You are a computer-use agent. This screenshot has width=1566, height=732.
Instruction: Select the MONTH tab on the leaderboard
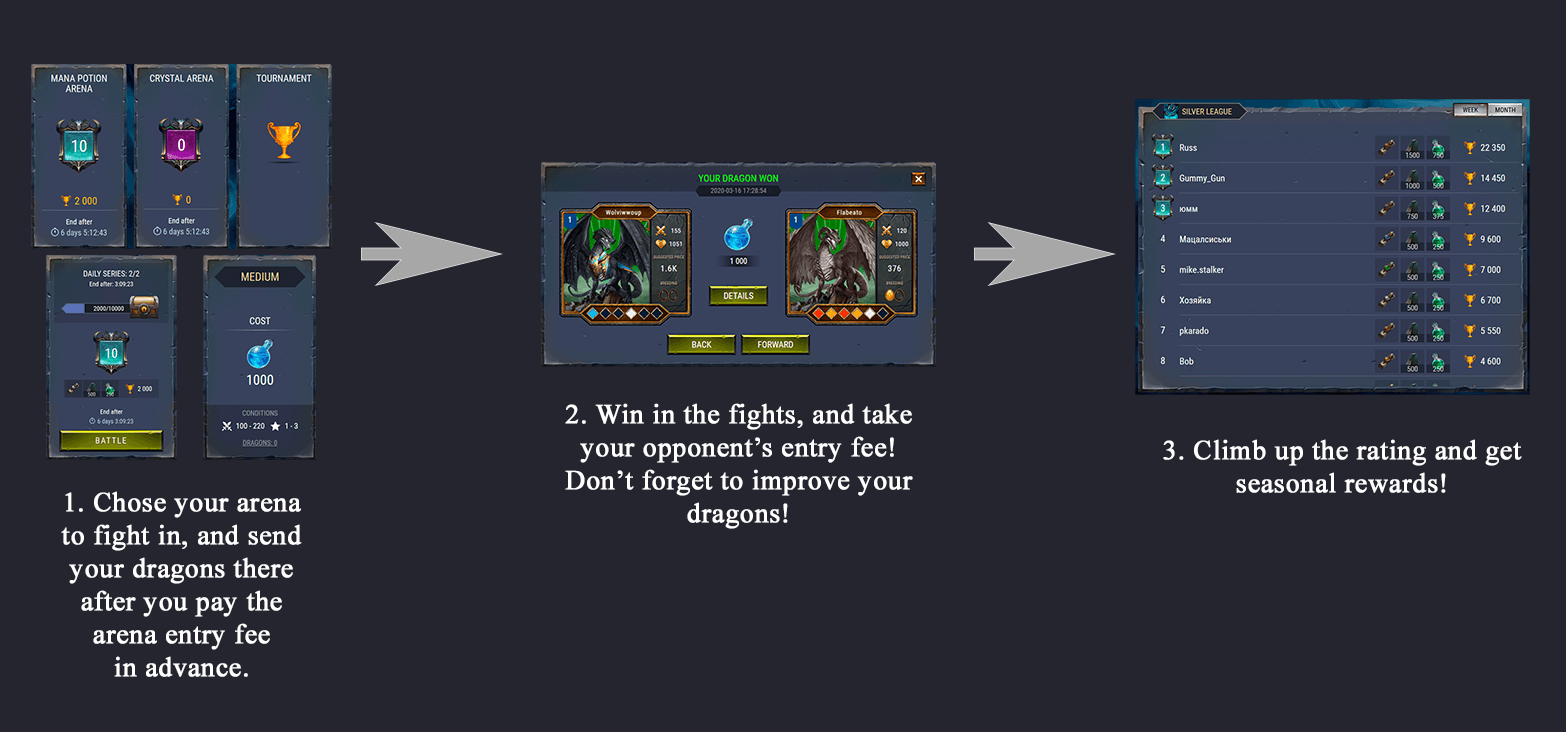point(1504,110)
